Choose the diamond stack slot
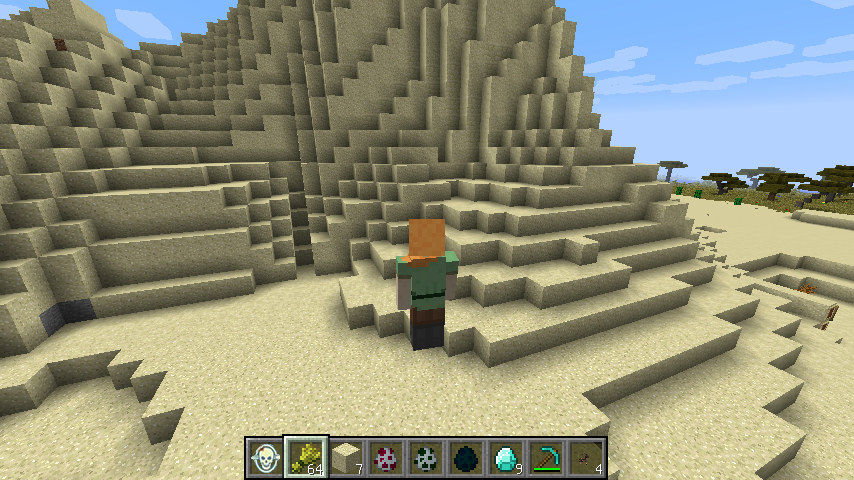The image size is (854, 480). click(506, 458)
